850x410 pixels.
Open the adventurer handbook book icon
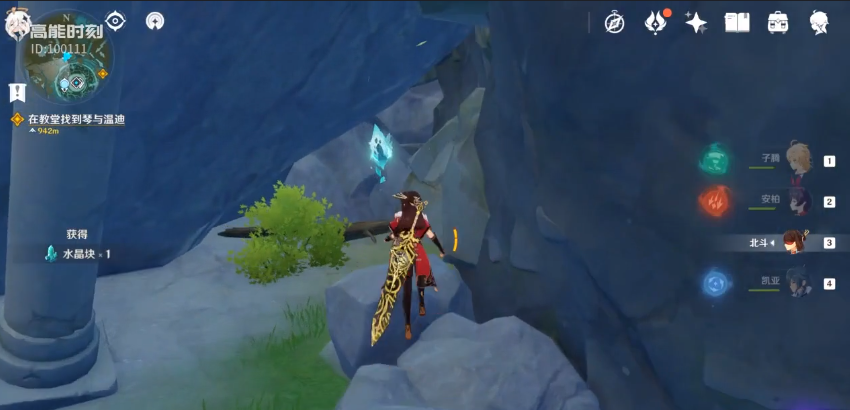(737, 22)
